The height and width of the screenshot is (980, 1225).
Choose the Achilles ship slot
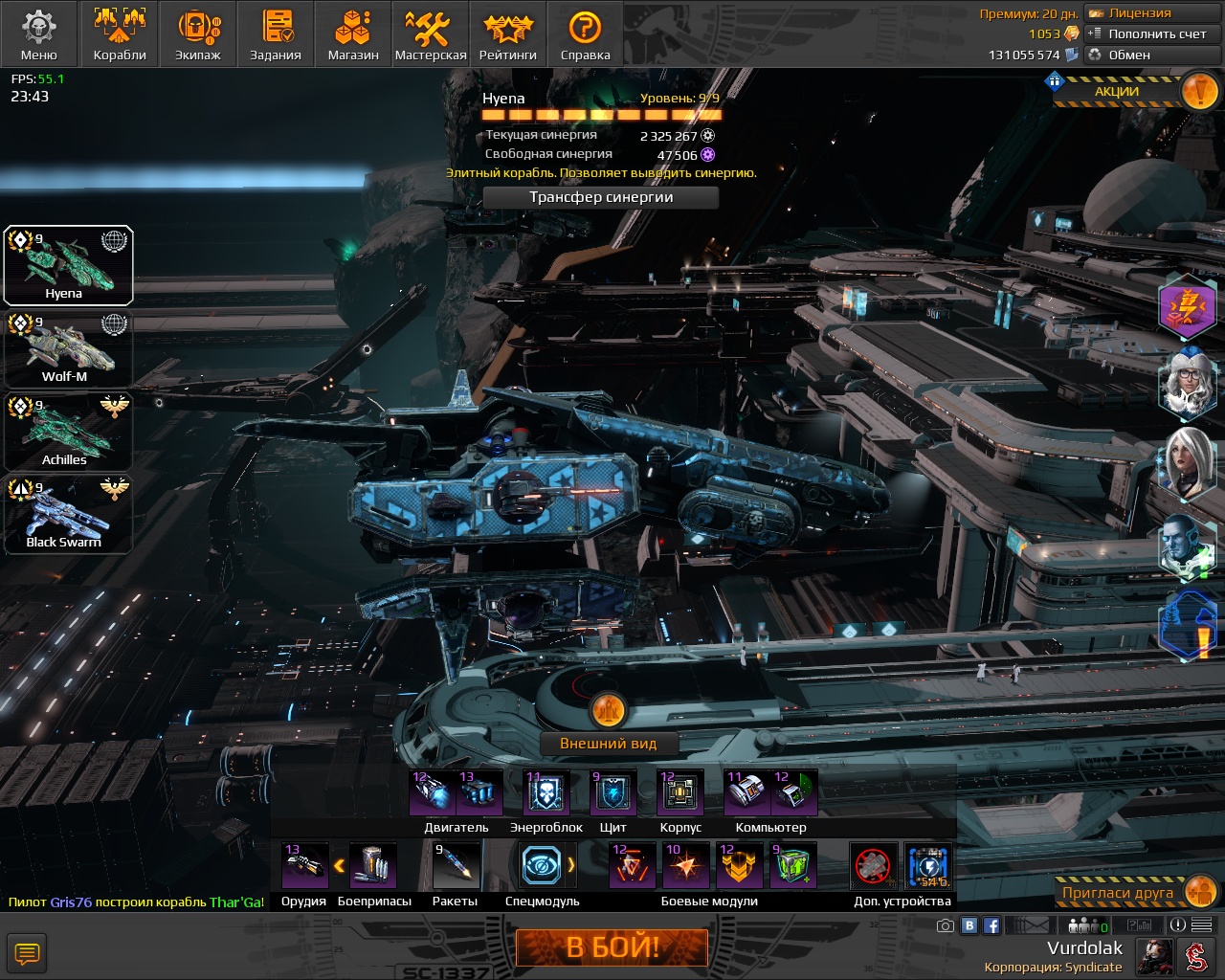point(67,432)
